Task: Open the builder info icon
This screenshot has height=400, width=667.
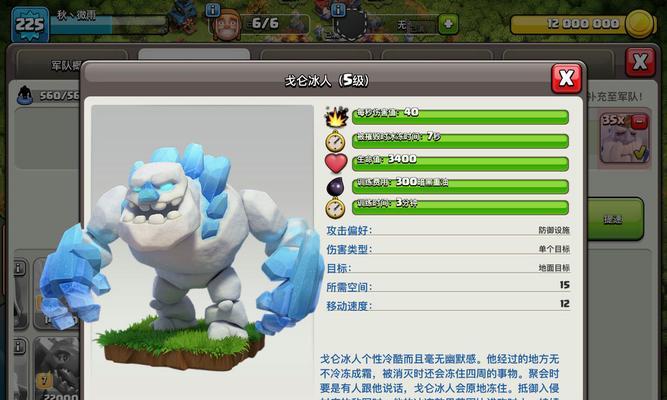Action: click(213, 11)
